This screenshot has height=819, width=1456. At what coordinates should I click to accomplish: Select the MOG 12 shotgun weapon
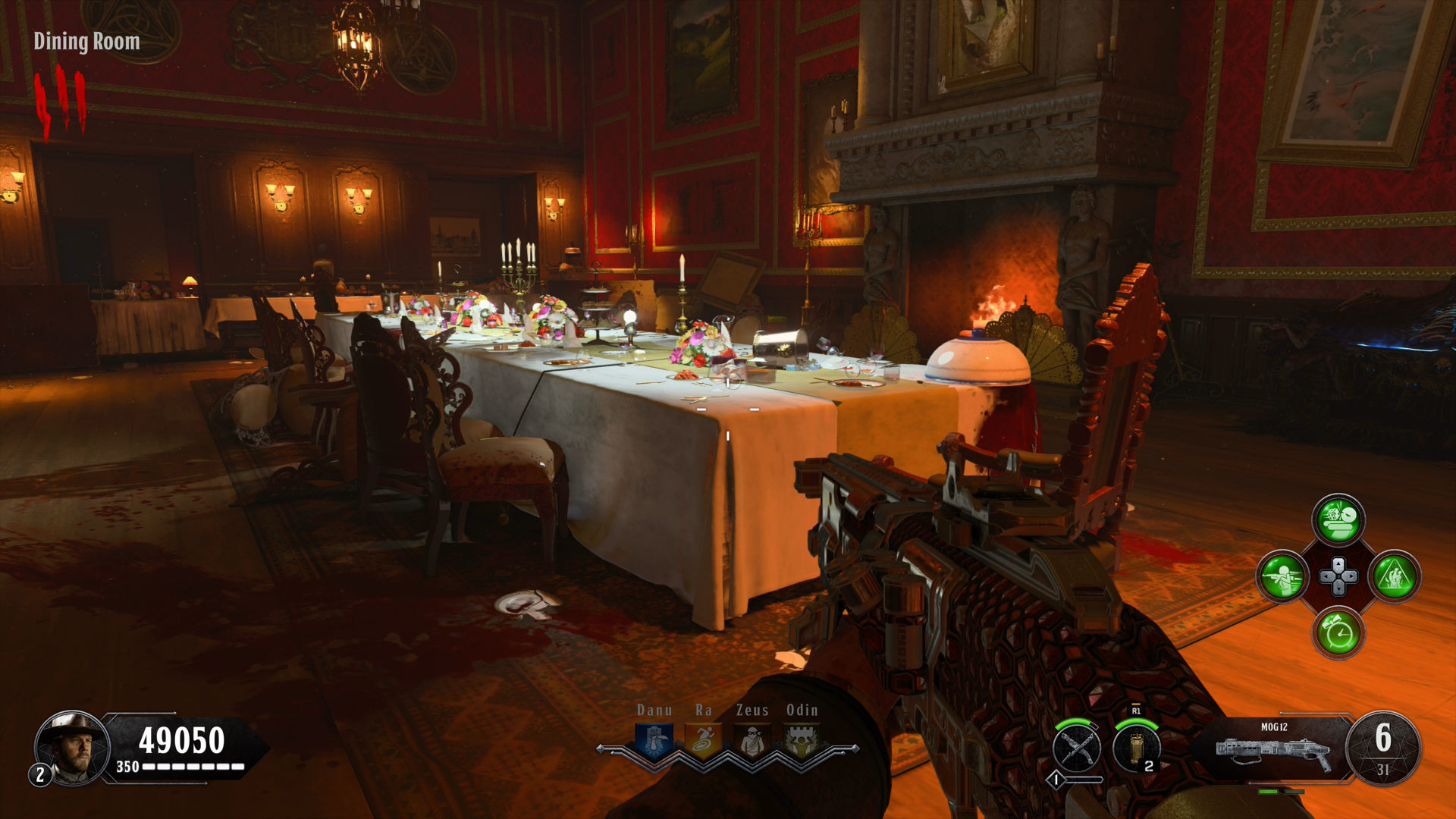(x=1274, y=748)
